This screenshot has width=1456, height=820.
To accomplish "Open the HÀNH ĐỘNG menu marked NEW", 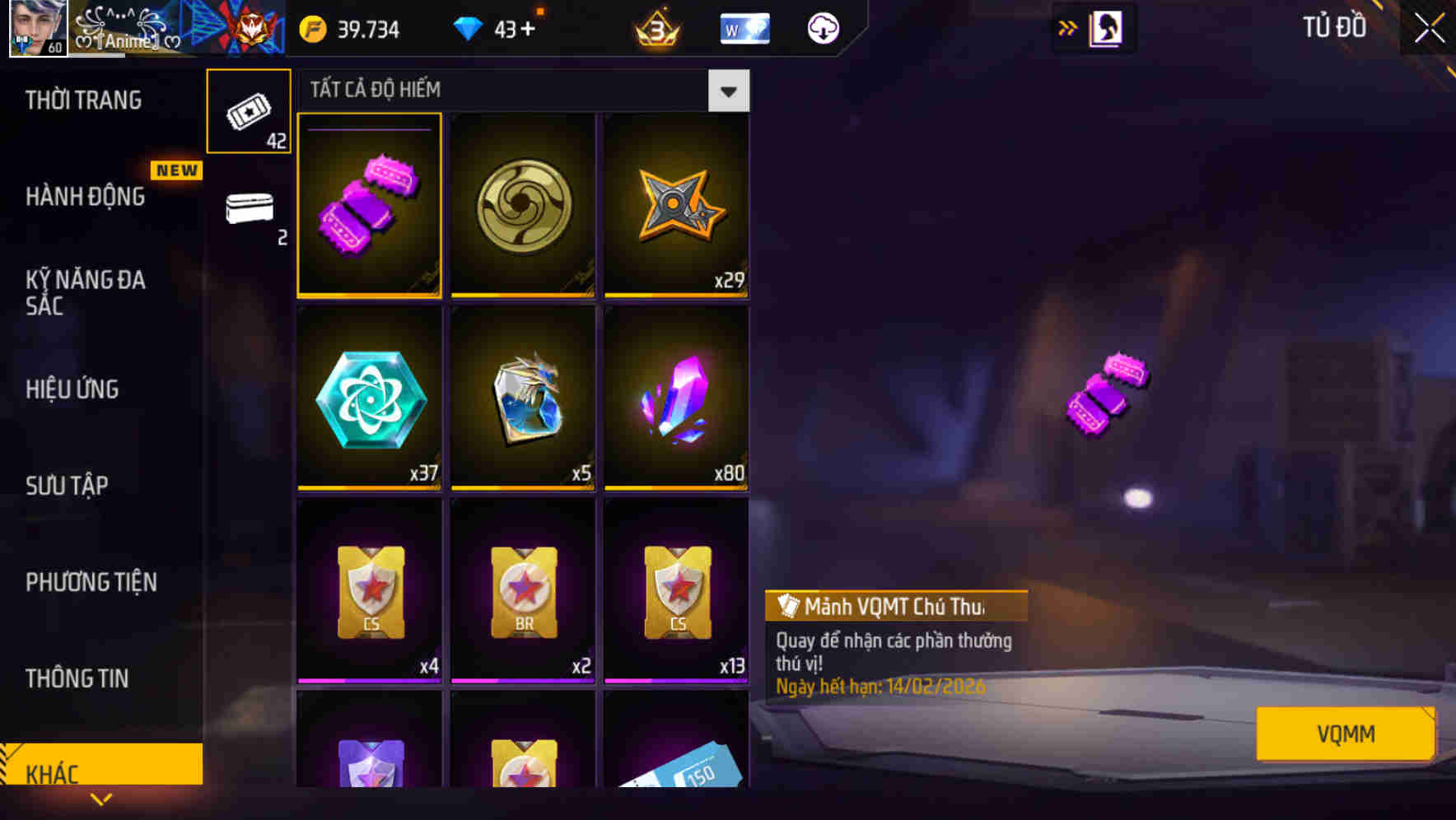I will pyautogui.click(x=86, y=198).
